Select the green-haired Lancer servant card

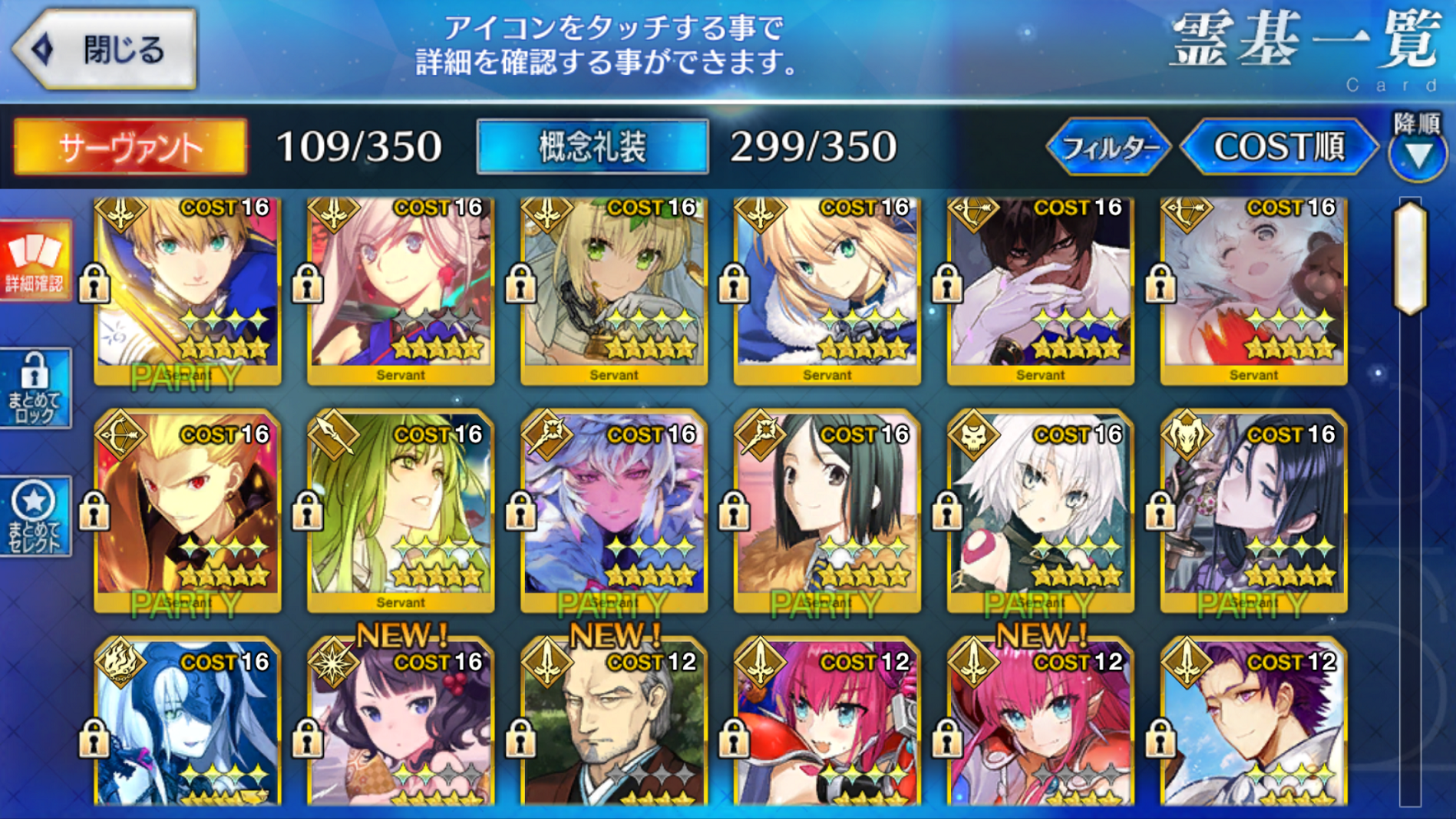400,511
